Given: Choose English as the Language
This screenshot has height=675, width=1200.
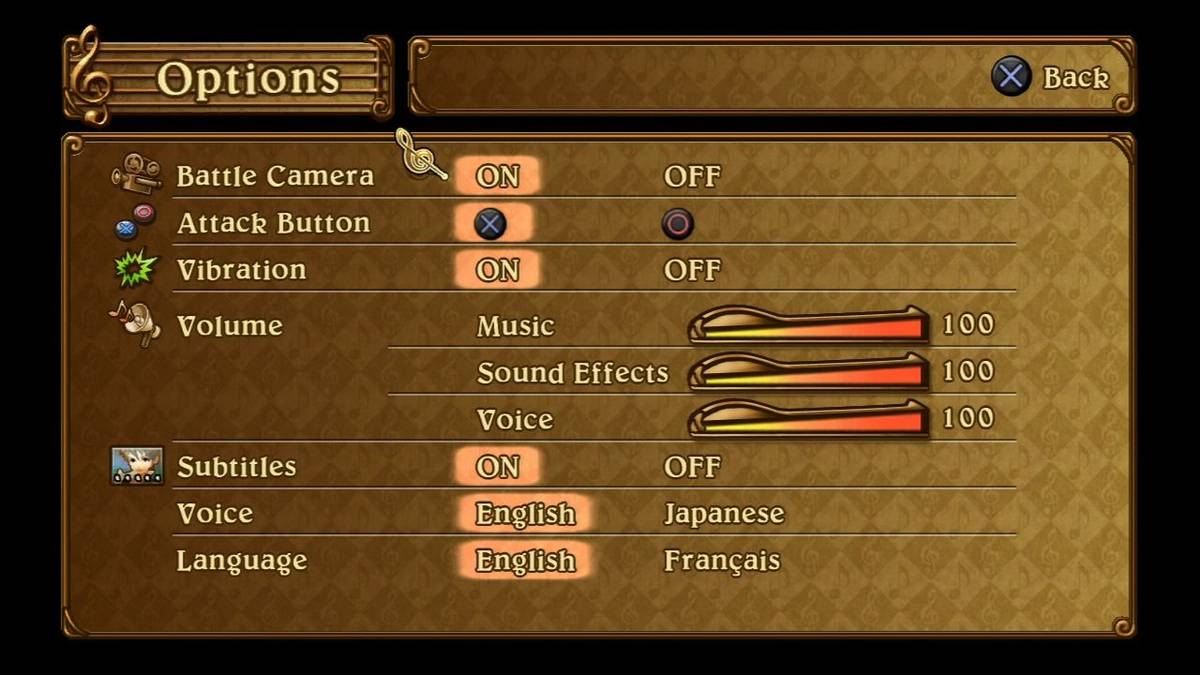Looking at the screenshot, I should [x=525, y=561].
